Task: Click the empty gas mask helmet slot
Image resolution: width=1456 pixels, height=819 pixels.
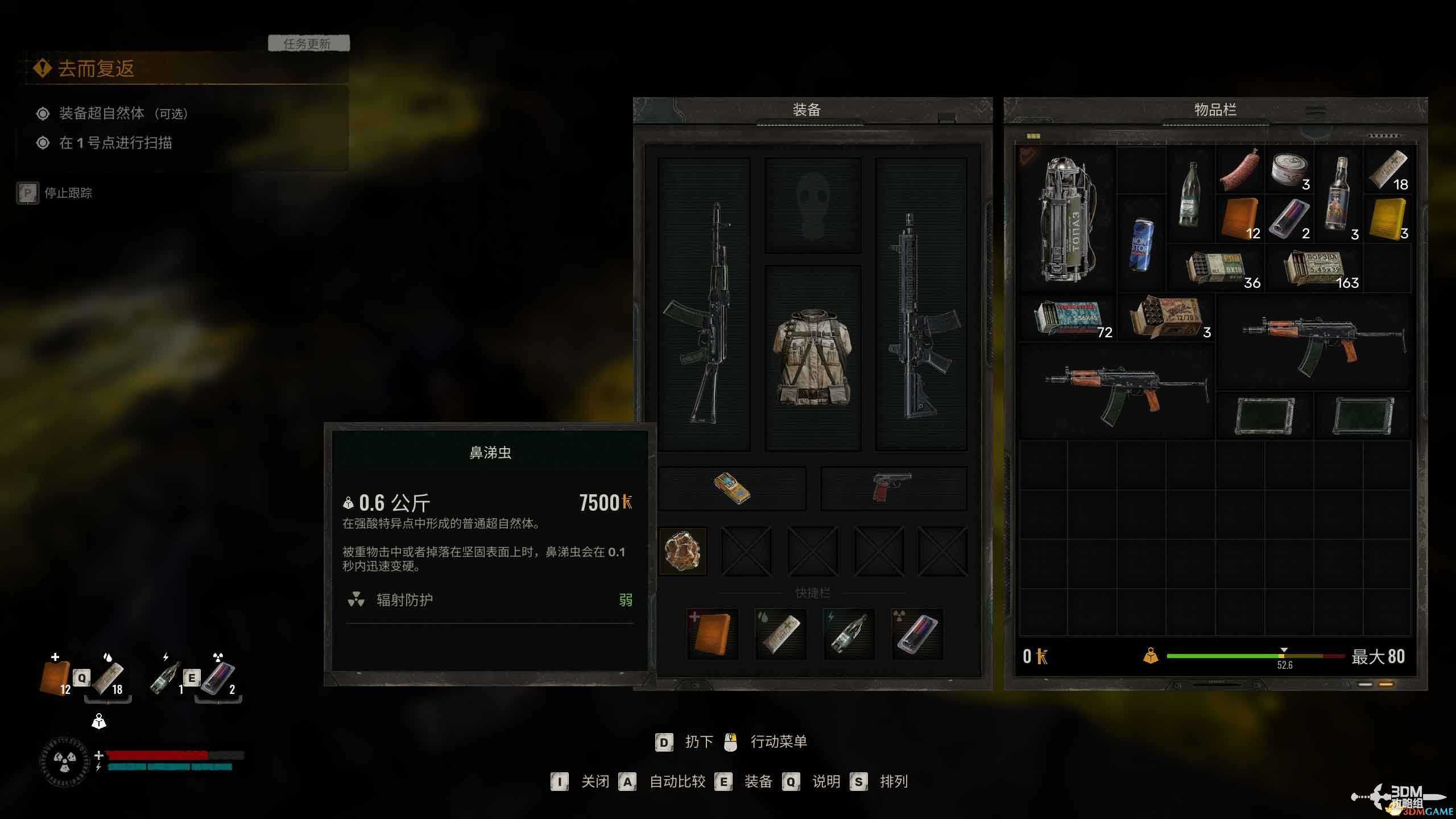Action: pos(812,206)
